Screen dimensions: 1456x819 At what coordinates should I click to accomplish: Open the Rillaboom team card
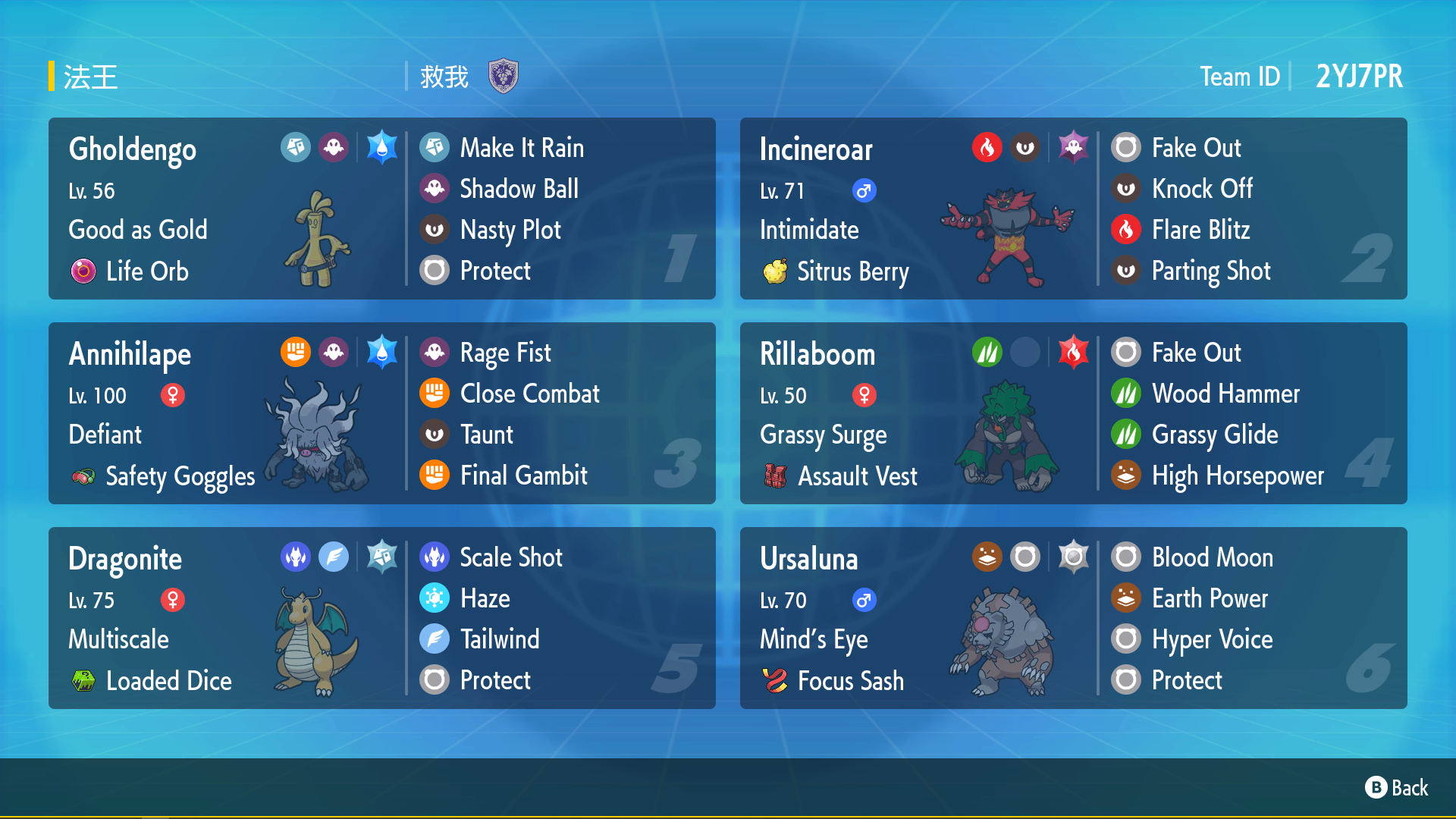1073,413
